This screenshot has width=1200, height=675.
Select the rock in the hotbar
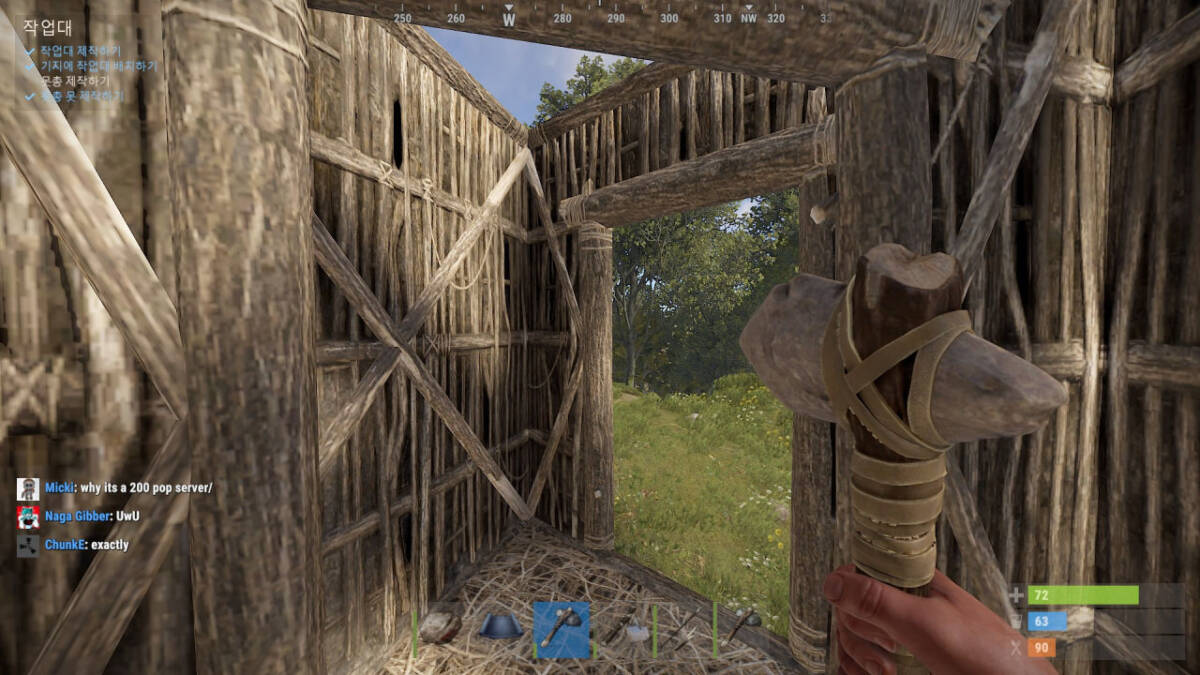[440, 628]
